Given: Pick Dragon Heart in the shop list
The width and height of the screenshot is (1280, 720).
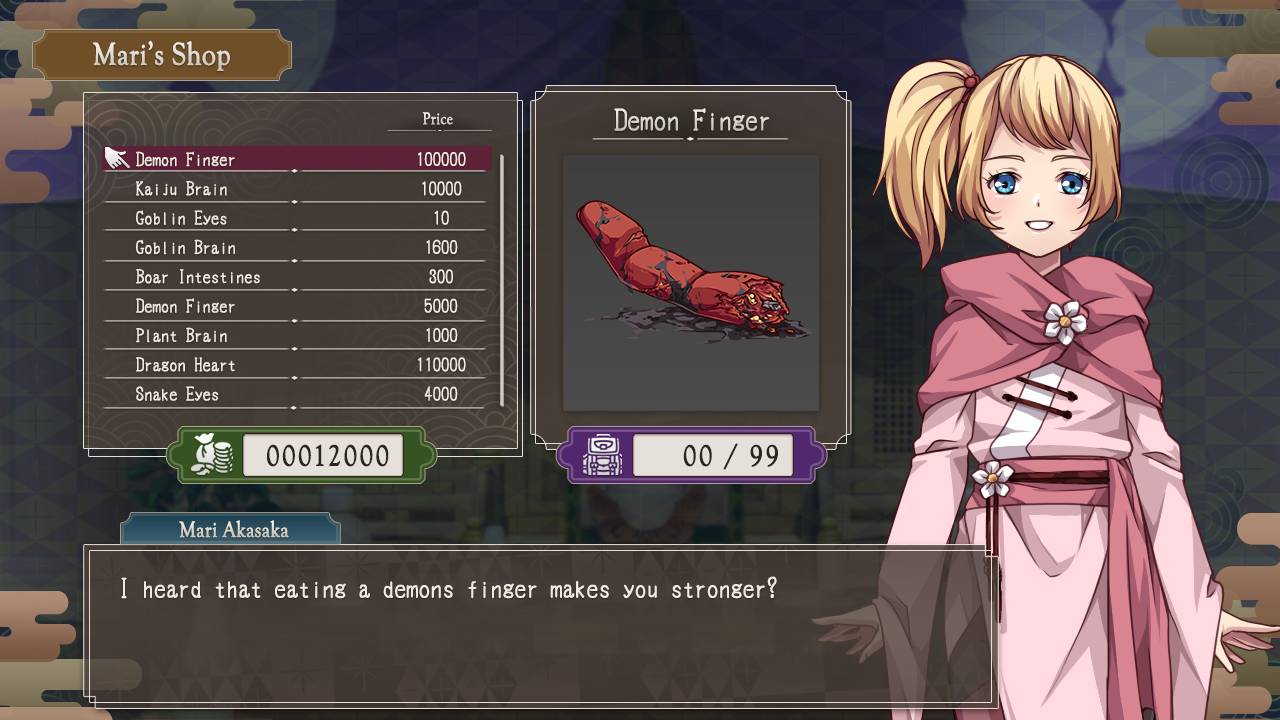Looking at the screenshot, I should (x=298, y=365).
